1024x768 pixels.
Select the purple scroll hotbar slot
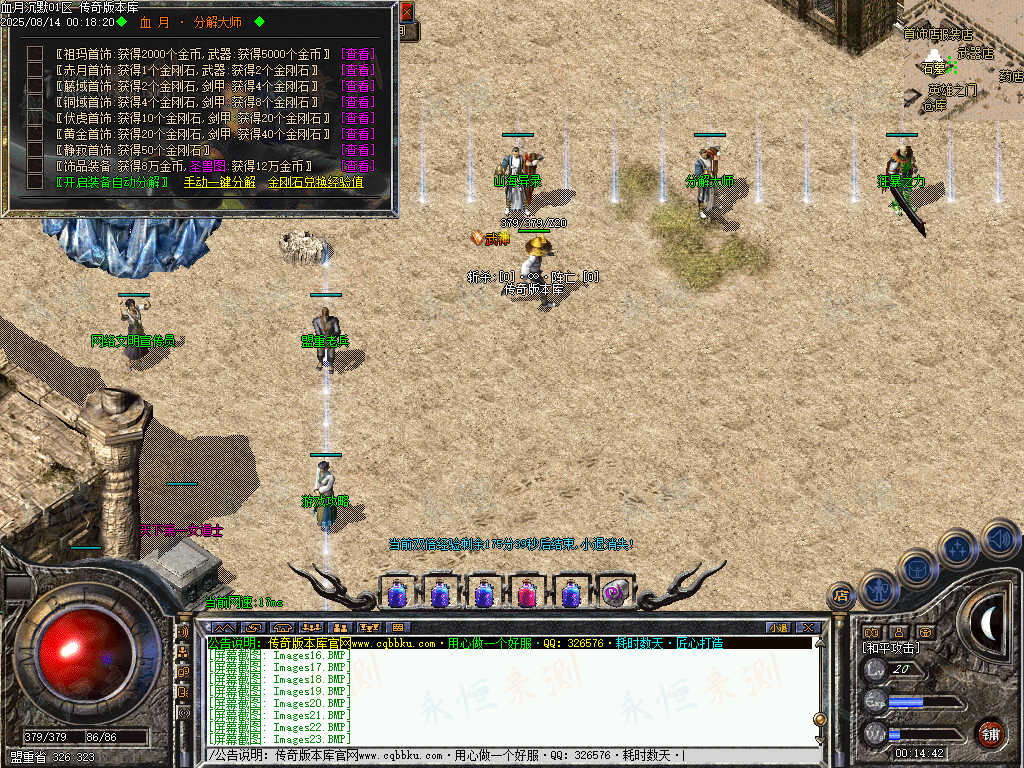click(x=615, y=594)
